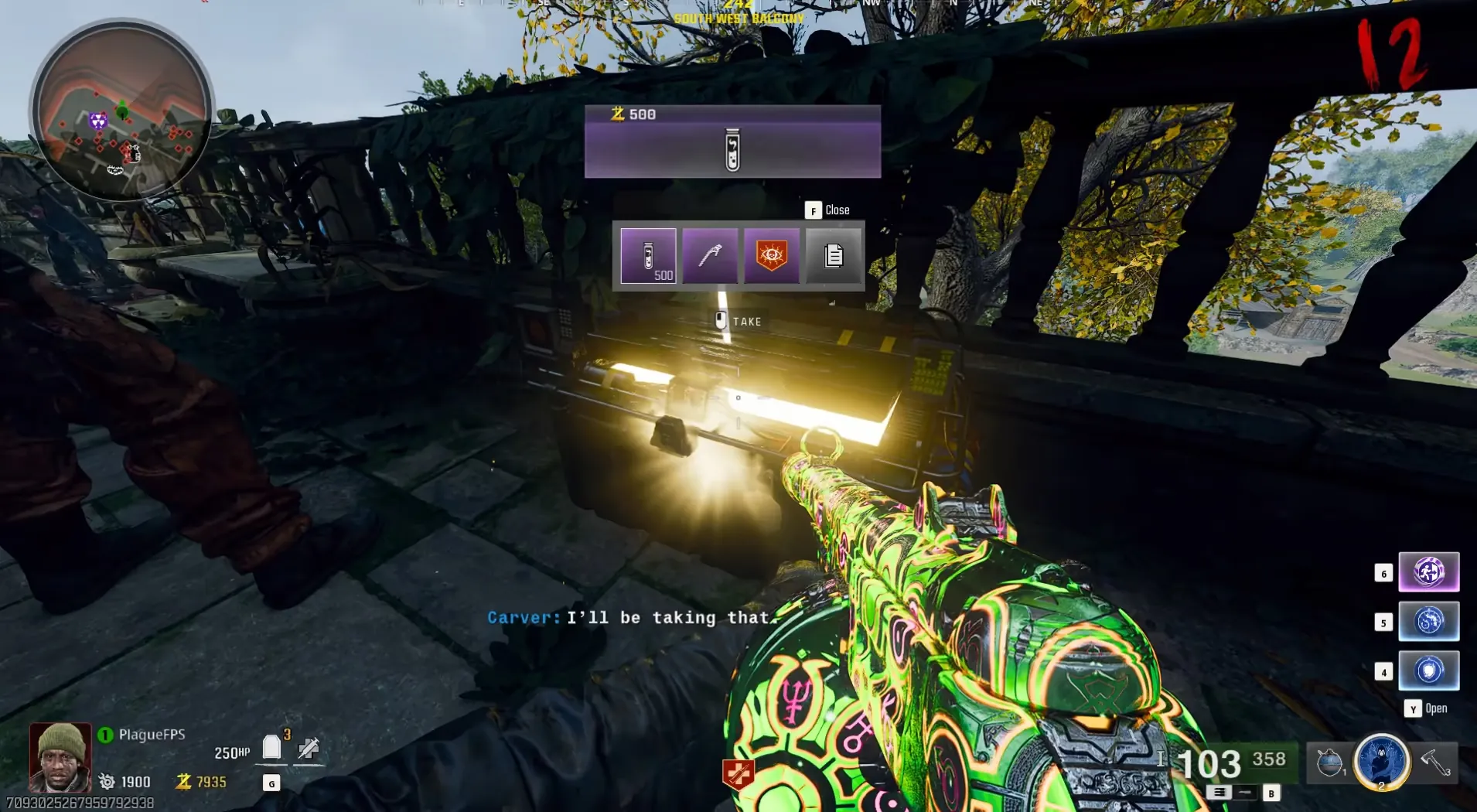
Task: Activate the purple running-man gobblegum
Action: click(x=1428, y=572)
